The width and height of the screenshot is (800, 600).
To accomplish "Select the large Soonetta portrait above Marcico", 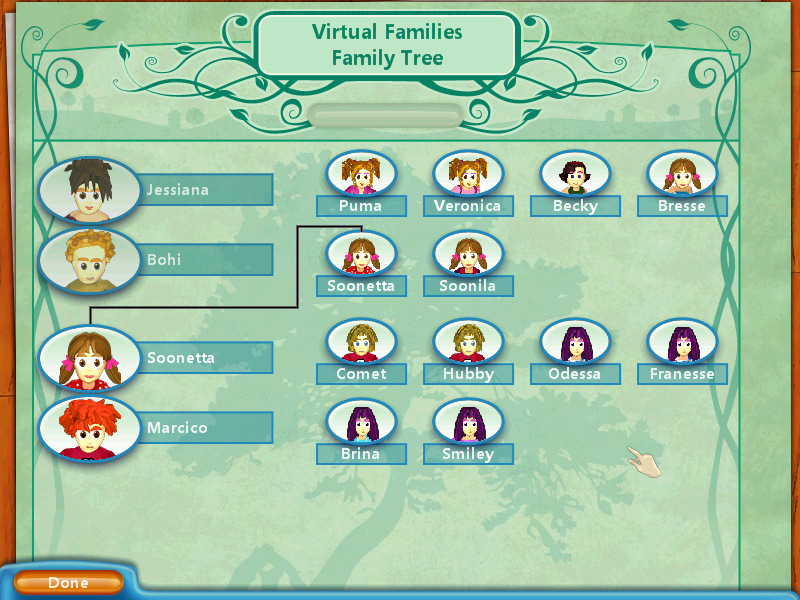I will coord(89,357).
